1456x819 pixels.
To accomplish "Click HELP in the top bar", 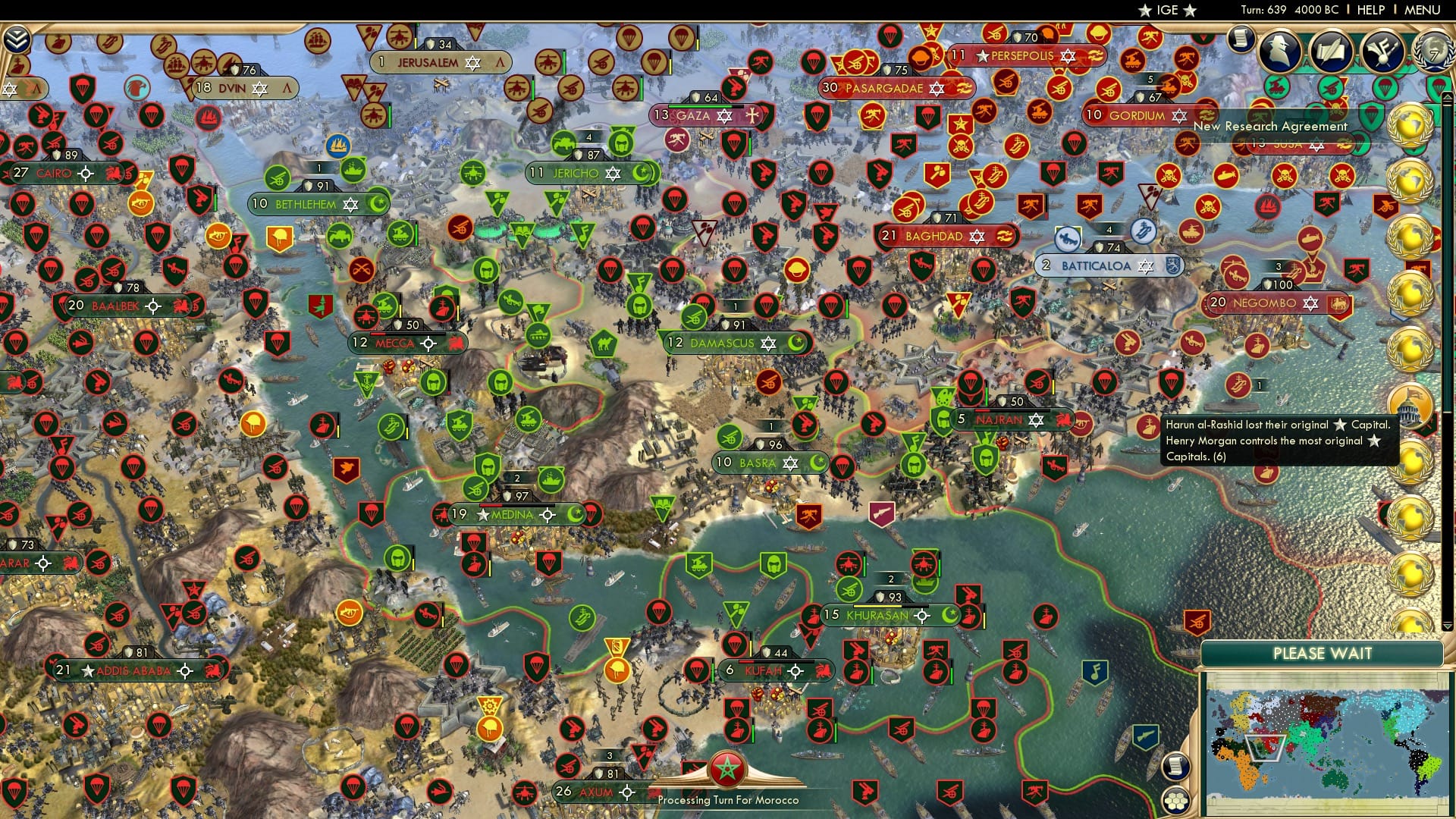I will click(1371, 10).
